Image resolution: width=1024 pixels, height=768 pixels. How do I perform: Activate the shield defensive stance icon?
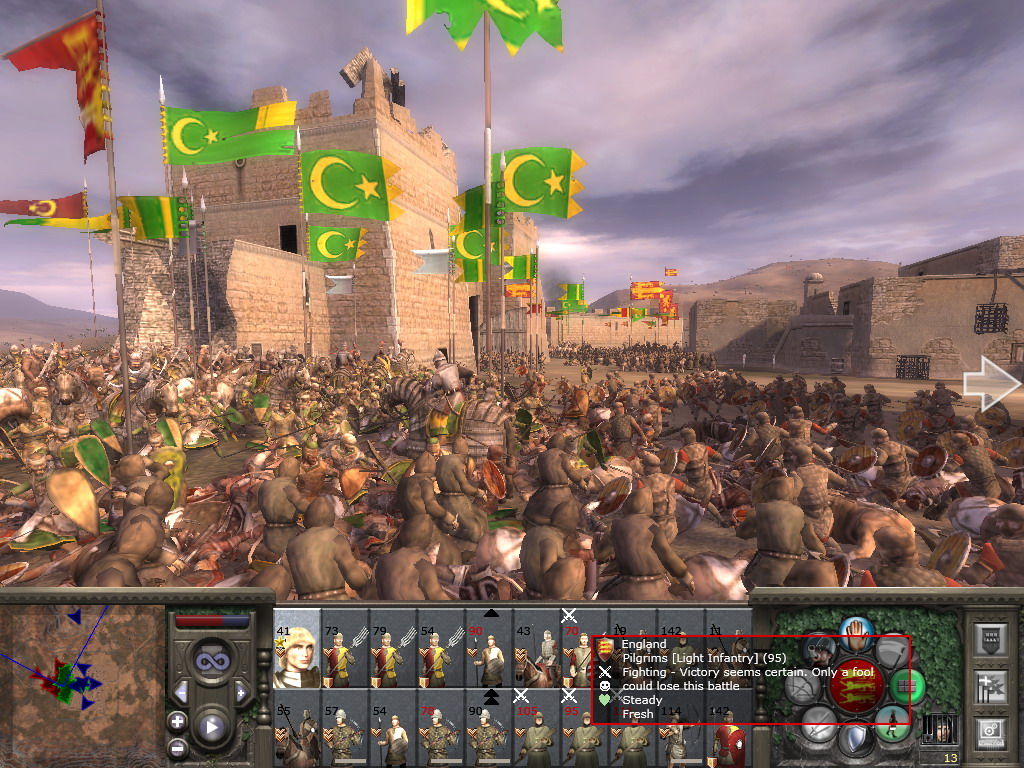point(855,740)
